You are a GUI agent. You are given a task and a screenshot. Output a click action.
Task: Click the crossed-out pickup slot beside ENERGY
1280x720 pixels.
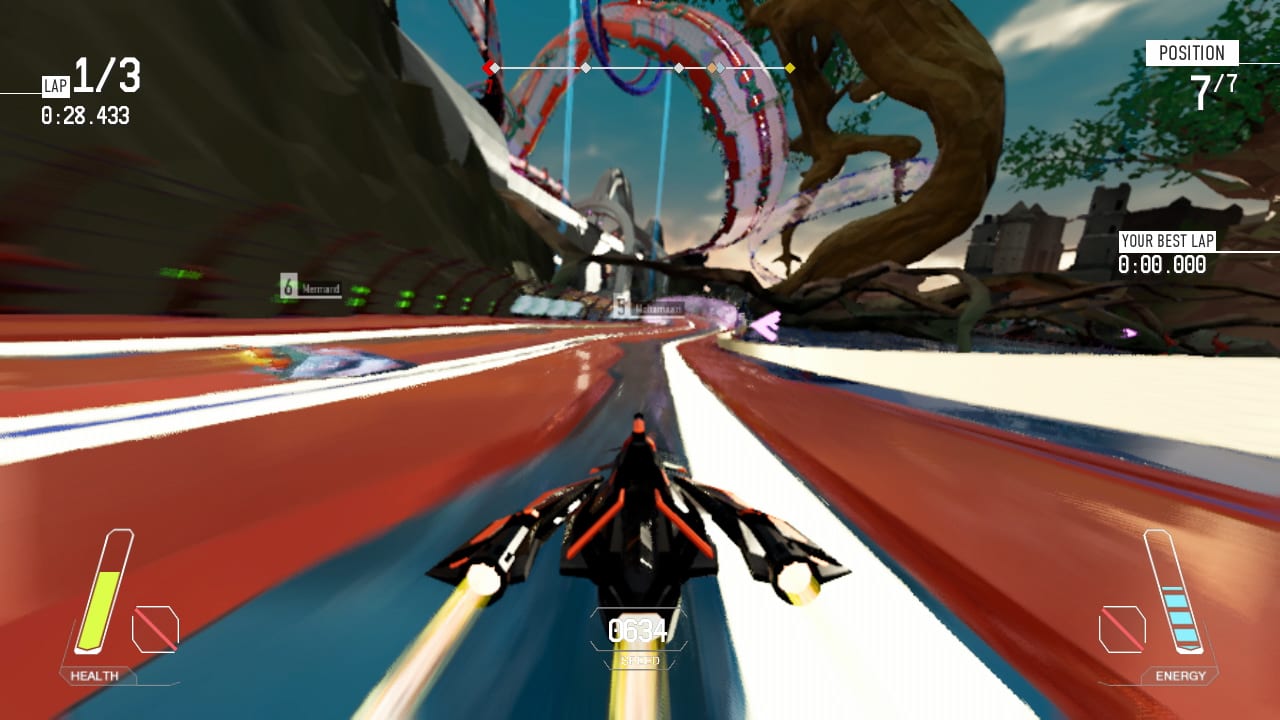[x=1125, y=627]
